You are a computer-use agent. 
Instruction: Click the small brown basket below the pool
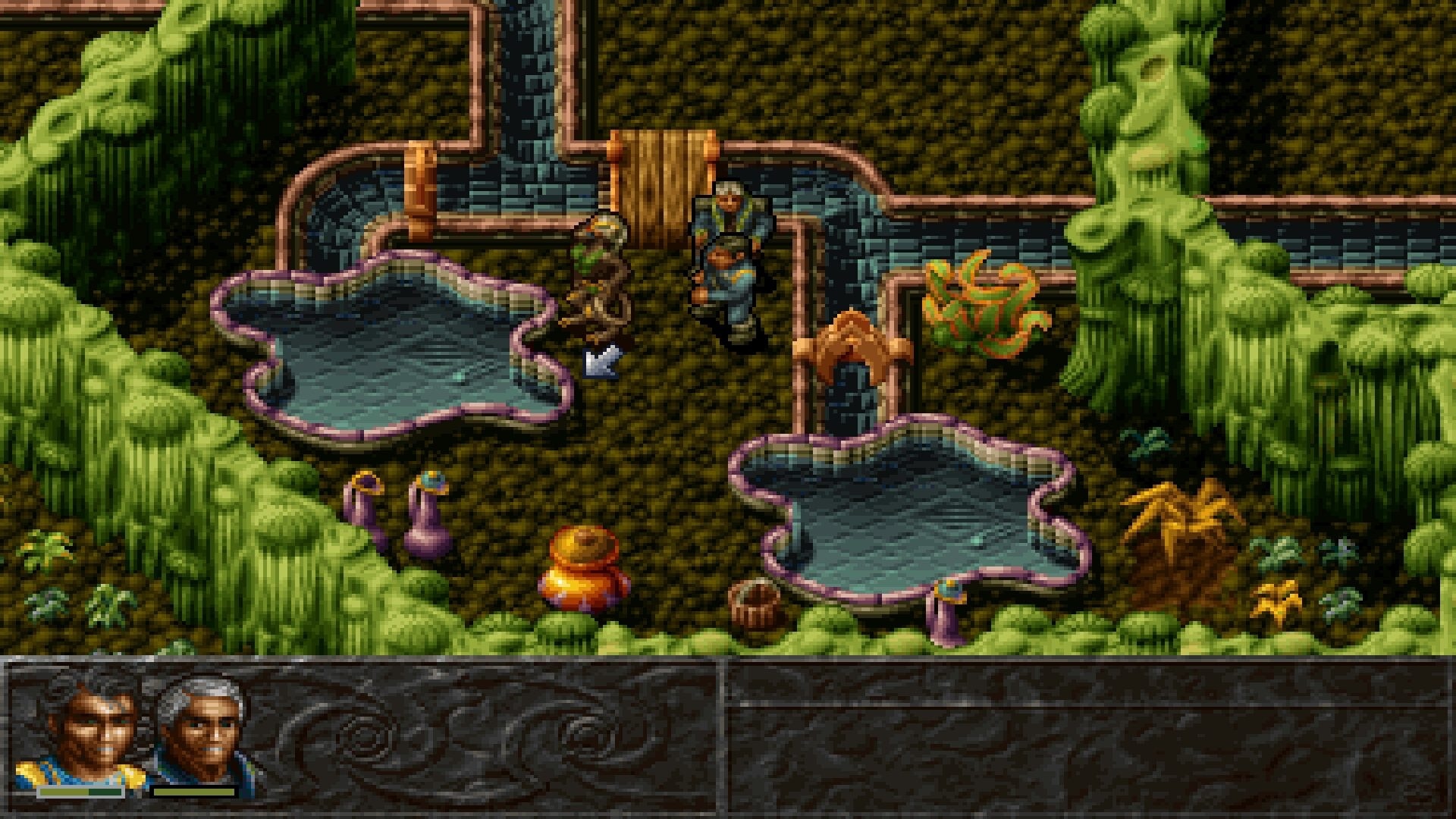pyautogui.click(x=755, y=603)
